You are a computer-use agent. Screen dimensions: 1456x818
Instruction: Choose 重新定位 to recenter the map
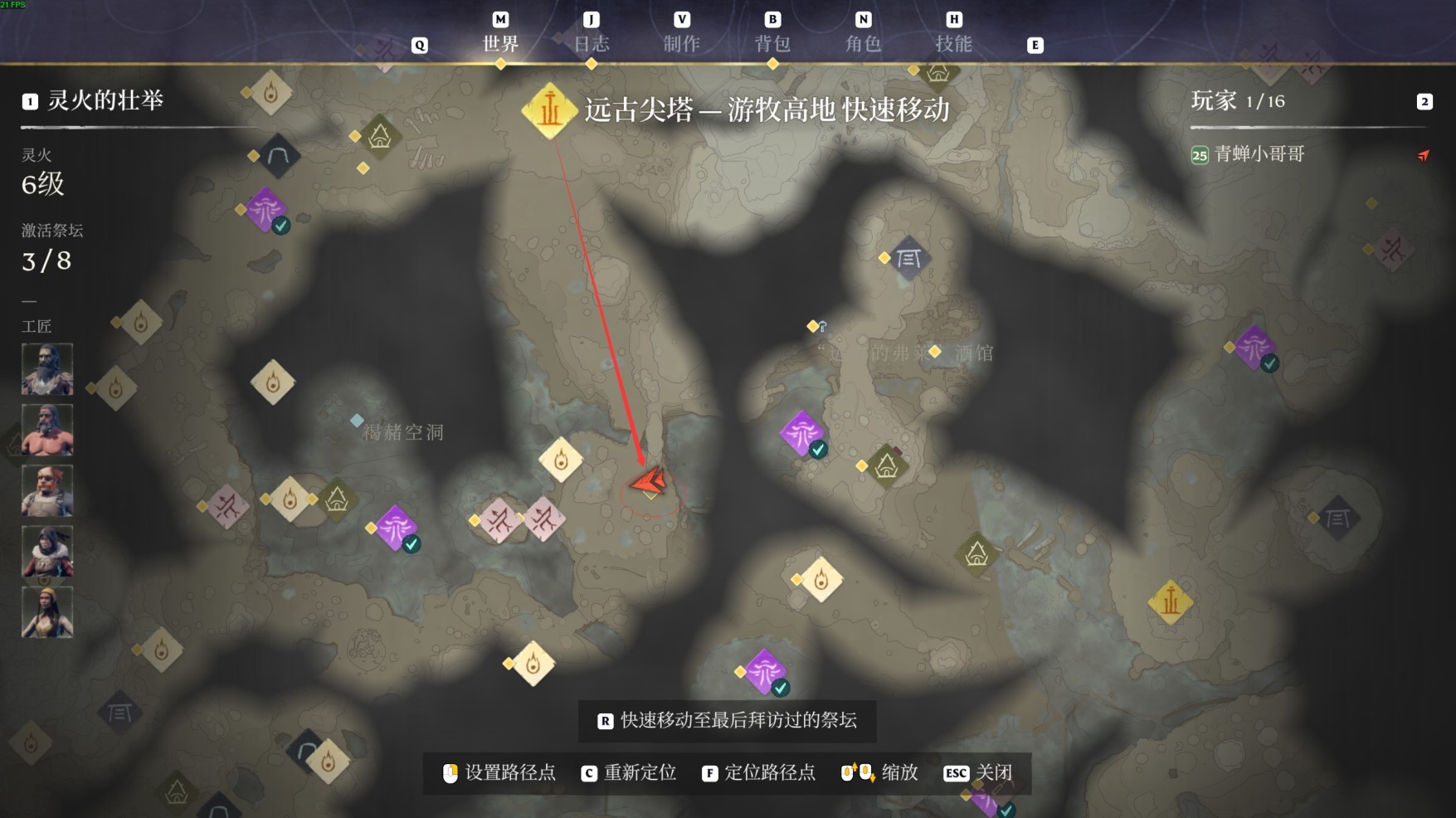[629, 773]
